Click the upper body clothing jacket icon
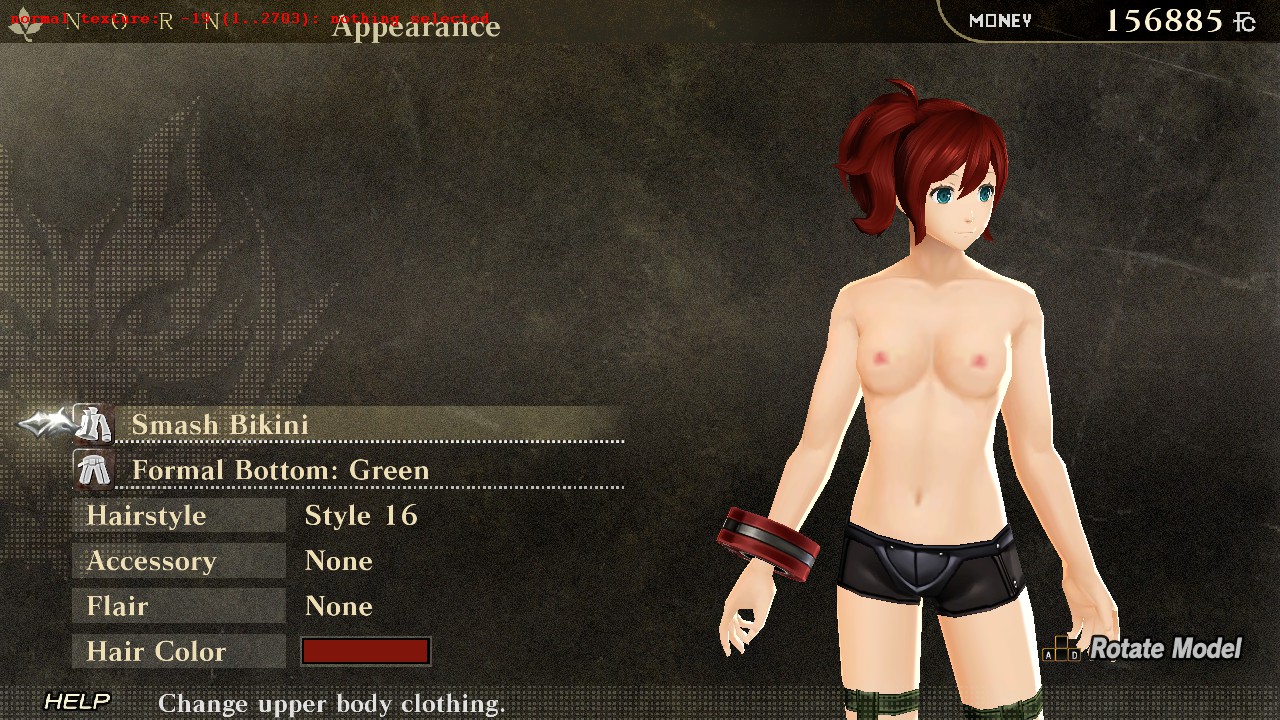 [94, 425]
